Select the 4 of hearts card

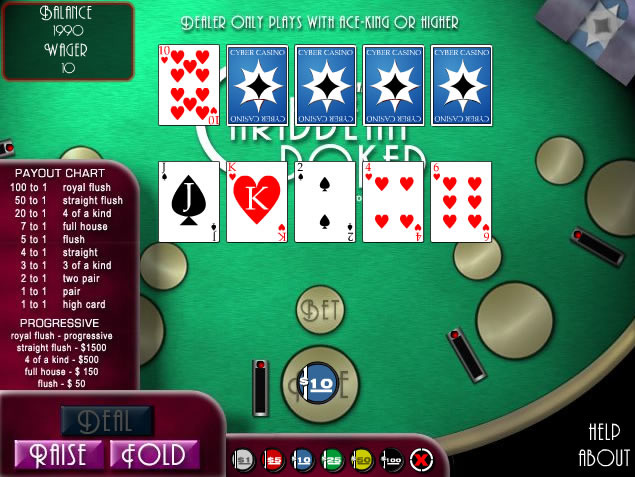393,201
